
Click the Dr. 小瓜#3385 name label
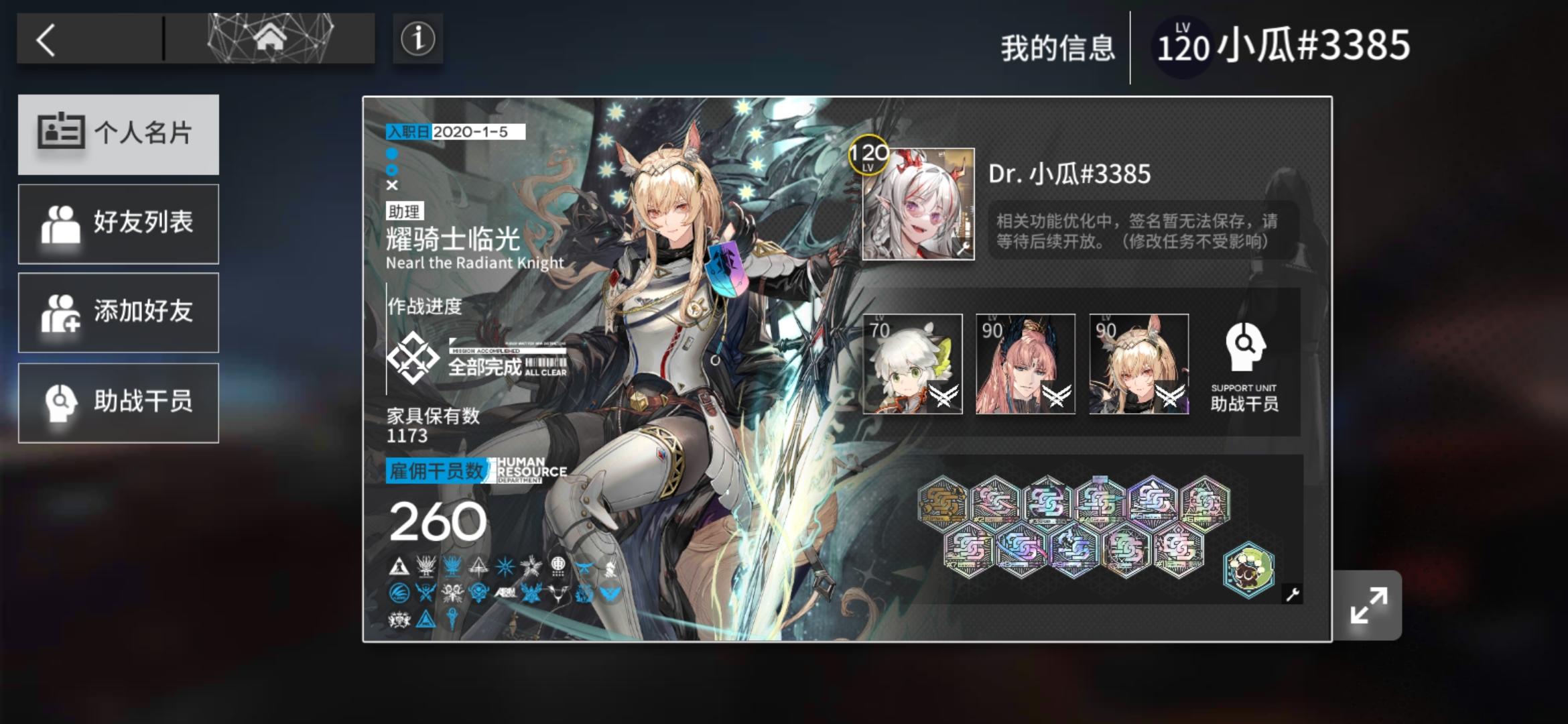(x=1070, y=173)
